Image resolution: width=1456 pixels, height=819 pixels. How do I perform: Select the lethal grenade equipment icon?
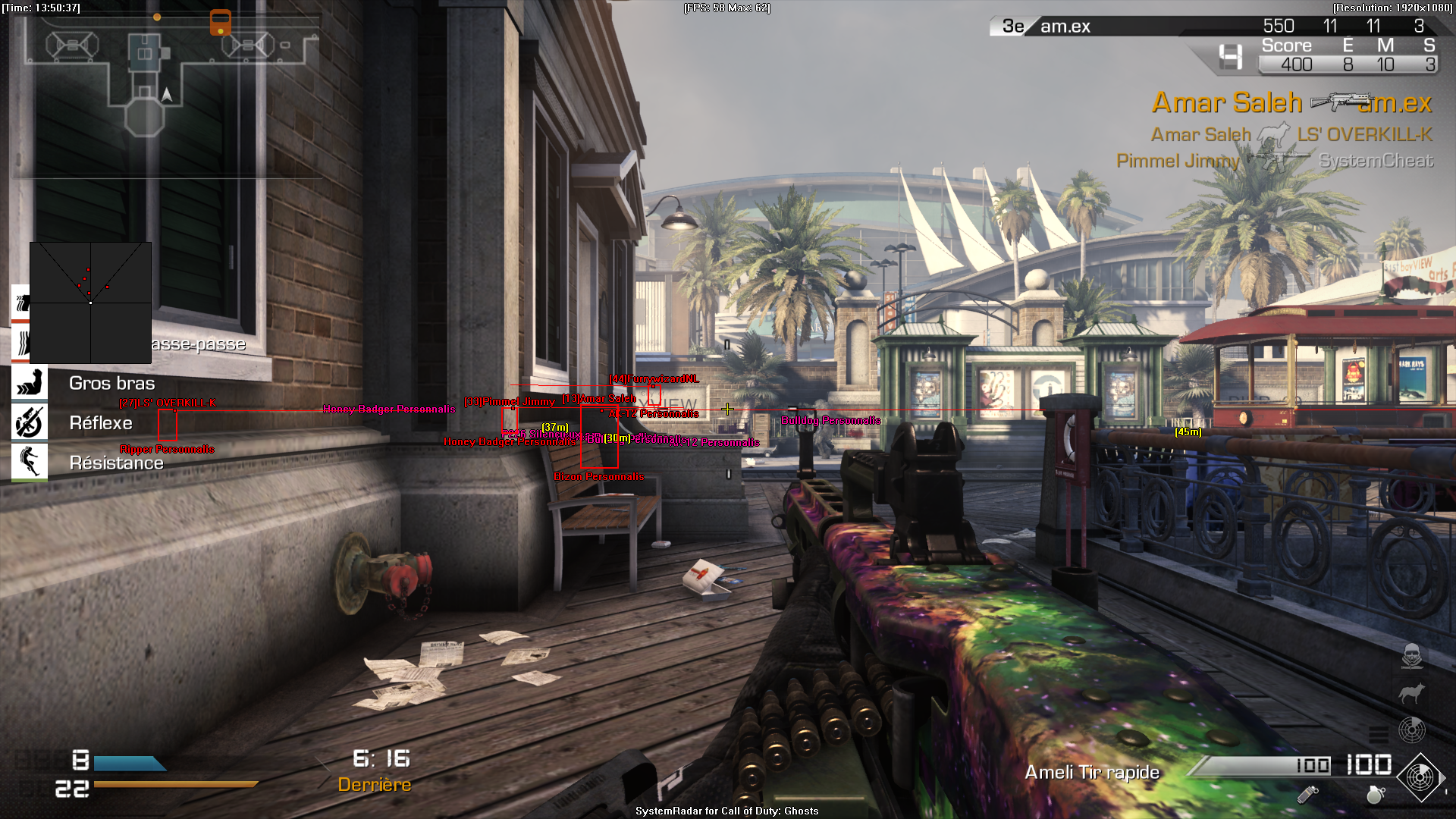pyautogui.click(x=1375, y=795)
